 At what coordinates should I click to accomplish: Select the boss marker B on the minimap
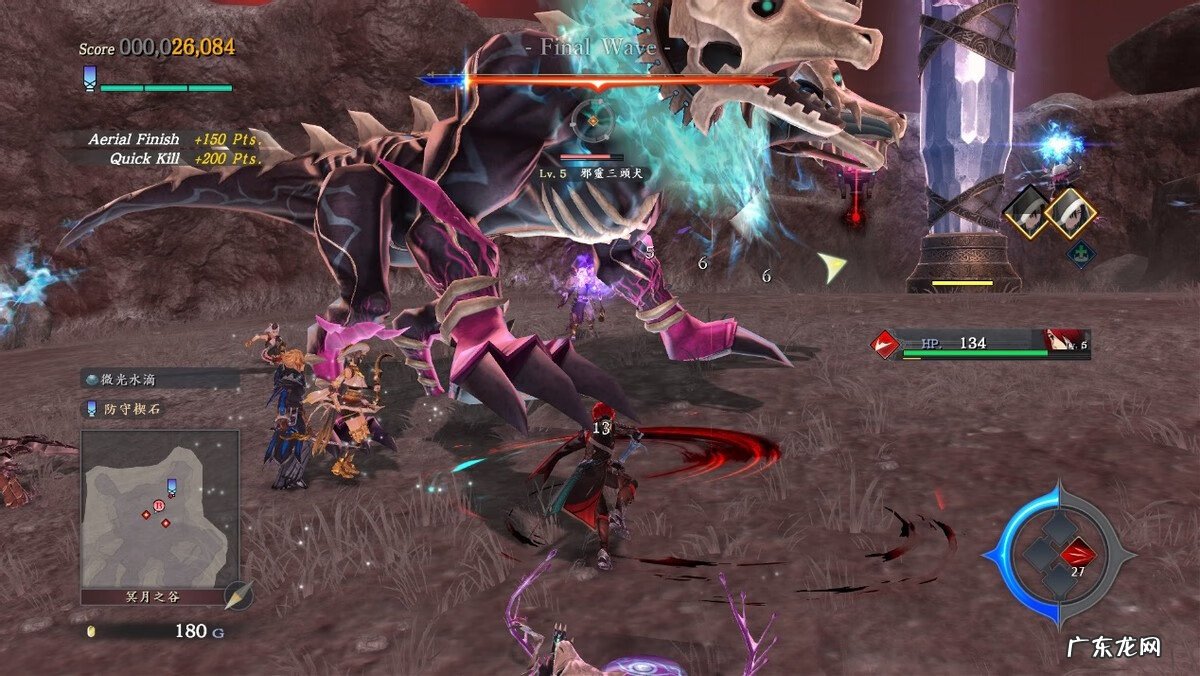(158, 506)
